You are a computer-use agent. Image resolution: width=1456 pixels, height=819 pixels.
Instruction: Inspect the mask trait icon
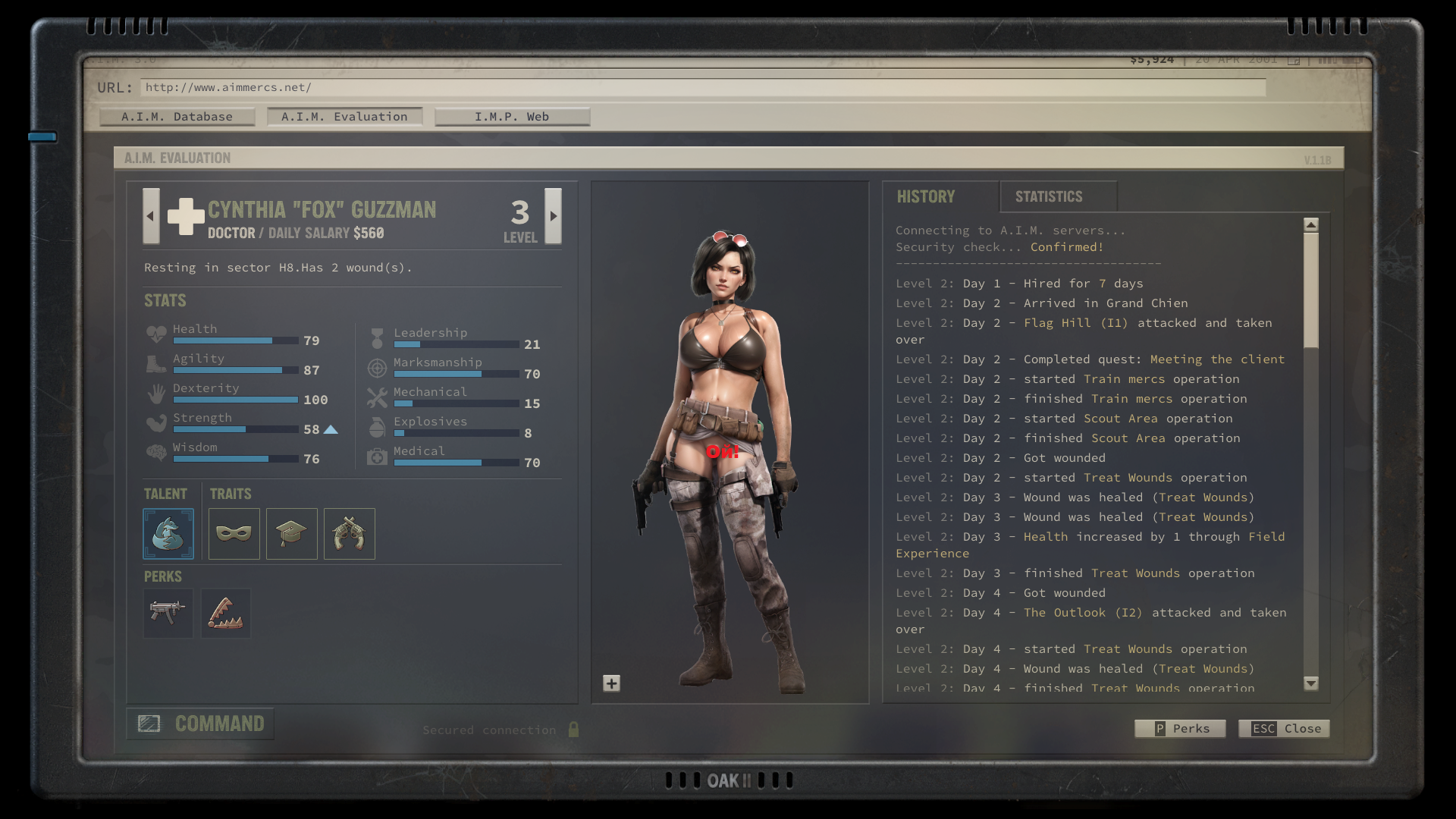click(234, 534)
